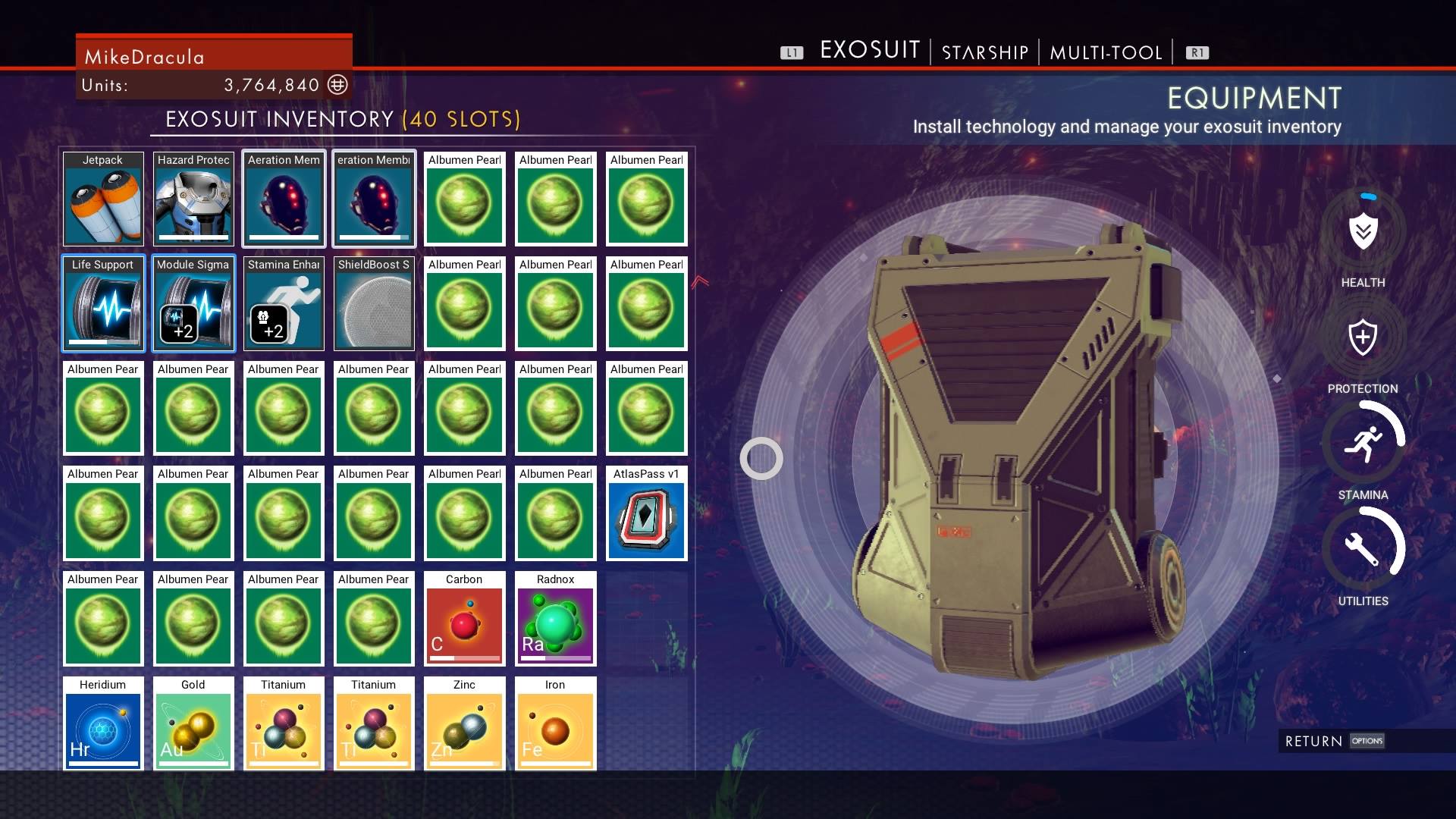Open the Multi-Tool tab
The height and width of the screenshot is (819, 1456).
(1106, 52)
